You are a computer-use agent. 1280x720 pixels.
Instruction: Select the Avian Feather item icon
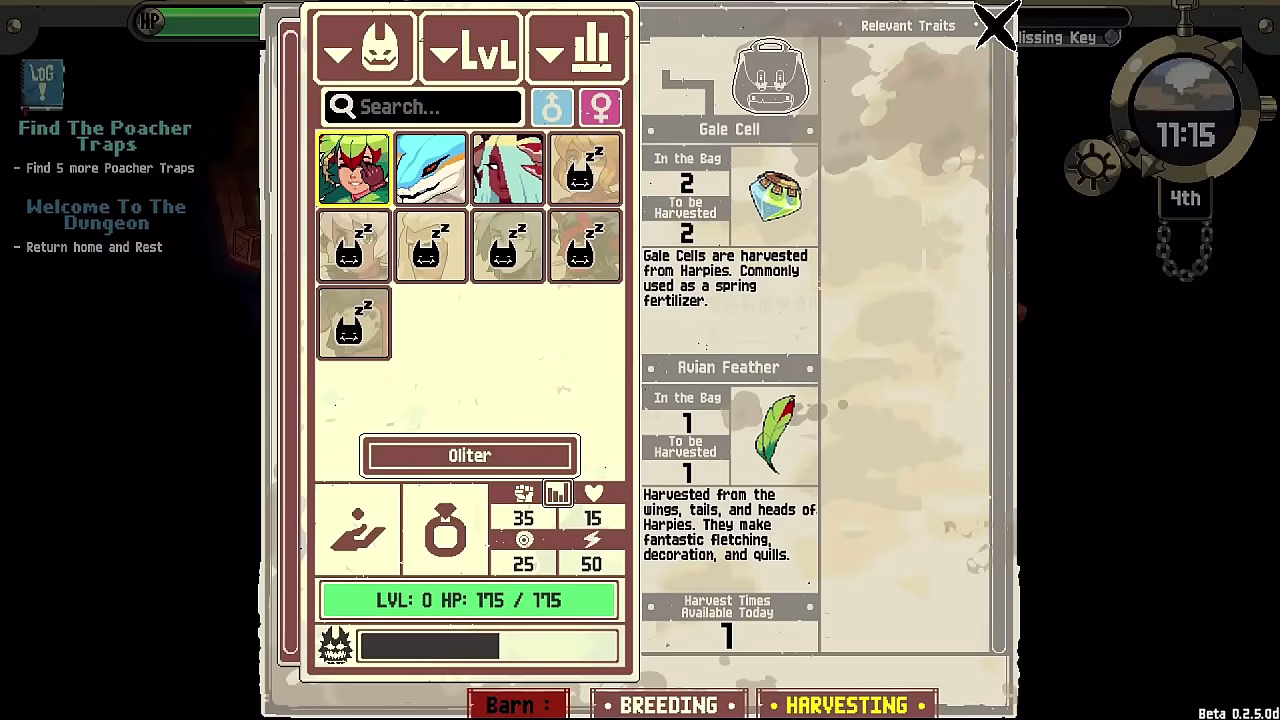(776, 435)
